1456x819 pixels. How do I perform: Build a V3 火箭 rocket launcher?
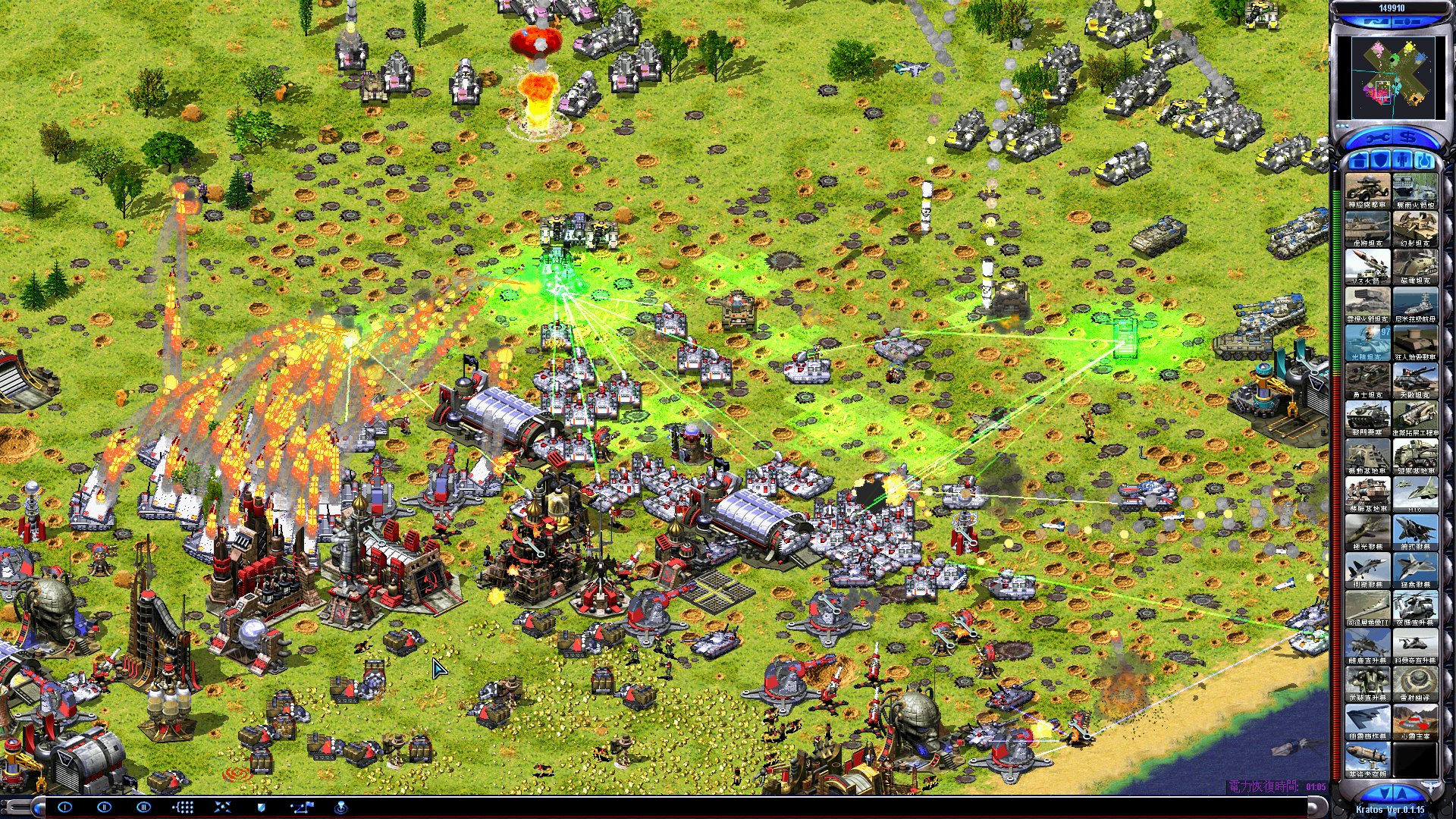(x=1368, y=266)
